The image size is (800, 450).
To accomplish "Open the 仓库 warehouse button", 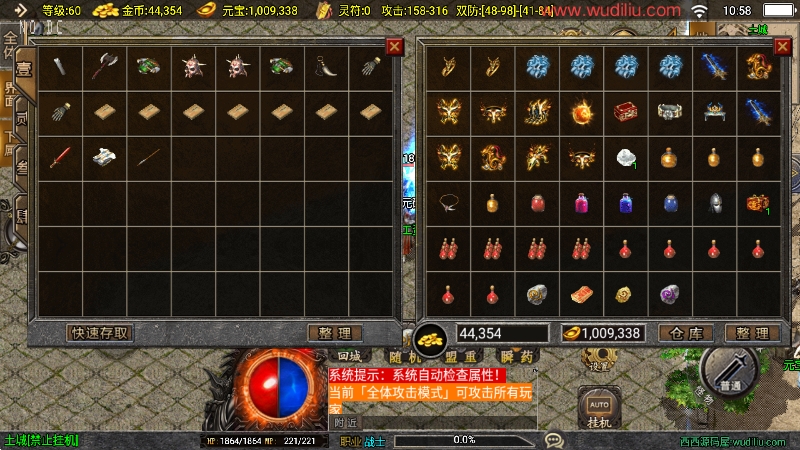I will (x=686, y=333).
